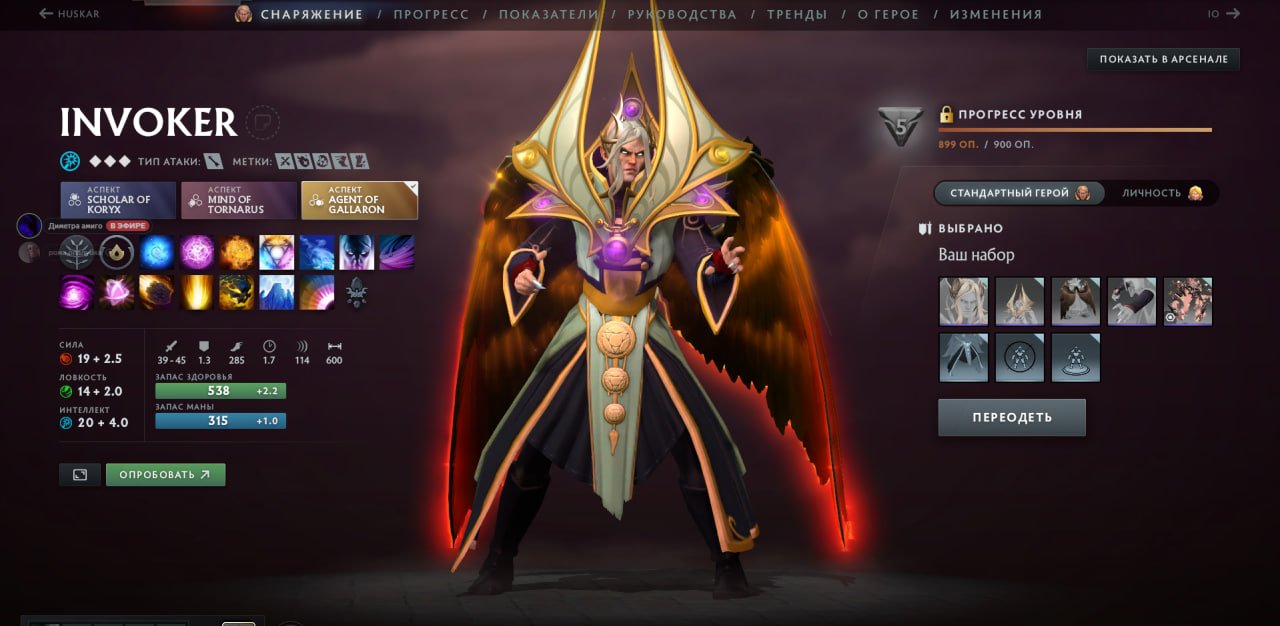Switch to the Прогресс tab
The image size is (1280, 626).
point(431,14)
